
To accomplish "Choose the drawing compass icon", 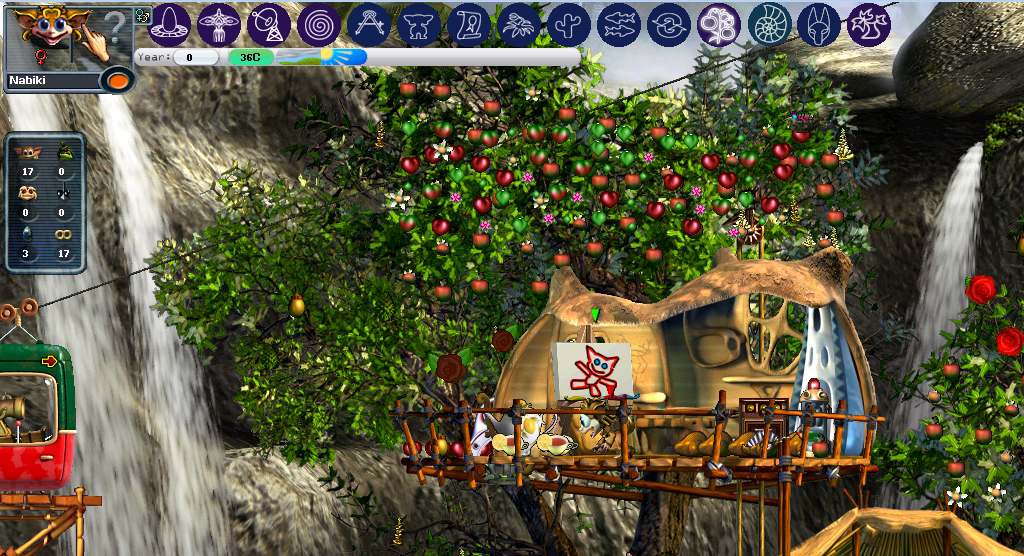I will click(x=369, y=24).
